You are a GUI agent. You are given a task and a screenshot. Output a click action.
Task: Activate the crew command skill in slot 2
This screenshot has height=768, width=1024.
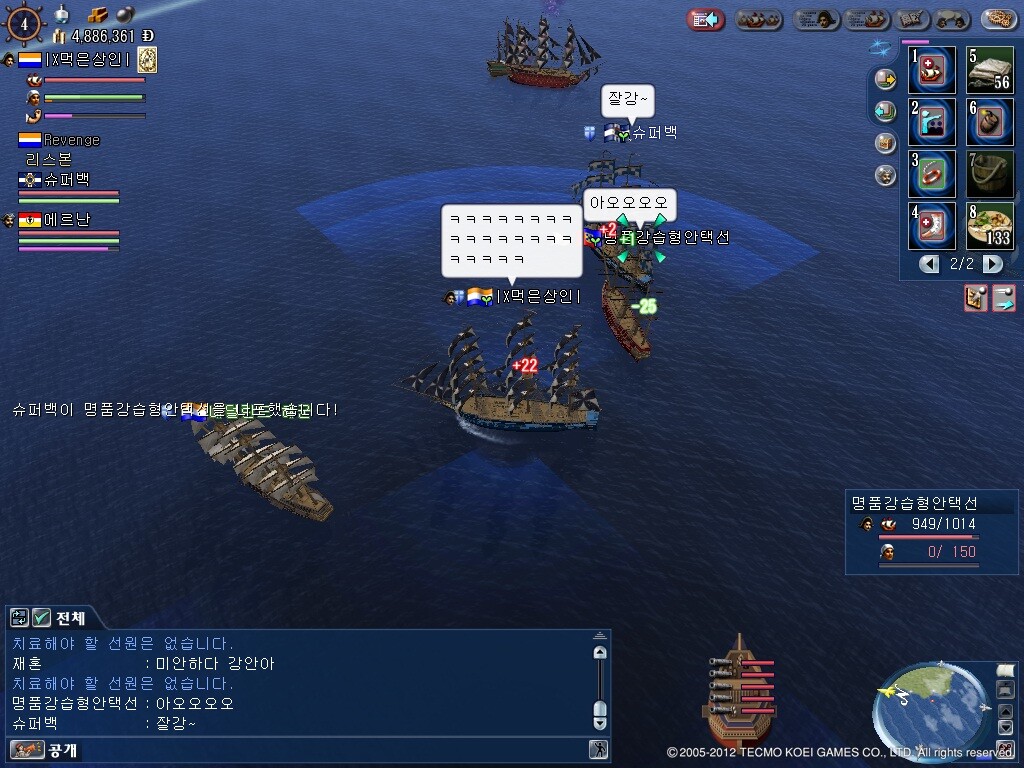[x=932, y=122]
